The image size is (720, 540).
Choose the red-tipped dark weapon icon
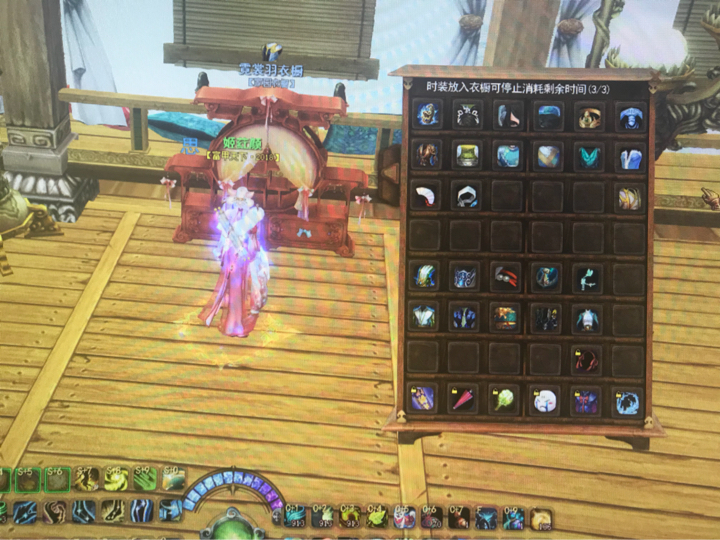(506, 276)
